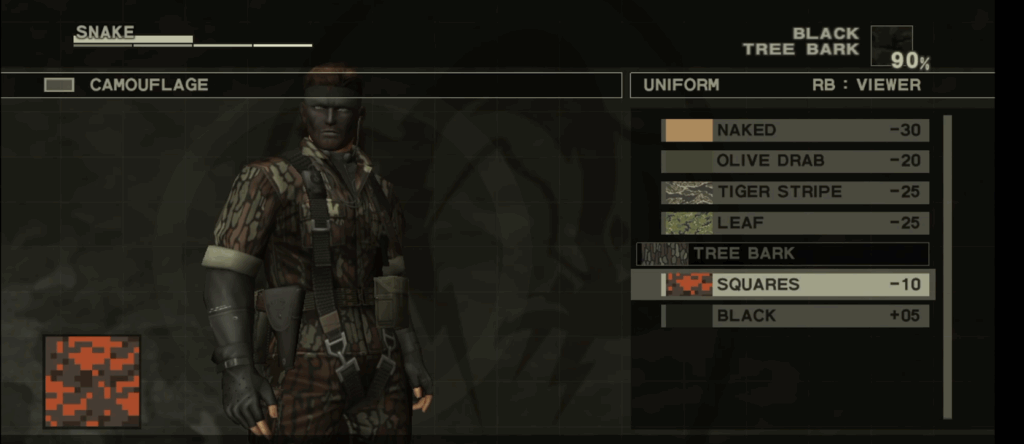Select the Leaf camouflage entry
The image size is (1024, 444).
click(795, 223)
